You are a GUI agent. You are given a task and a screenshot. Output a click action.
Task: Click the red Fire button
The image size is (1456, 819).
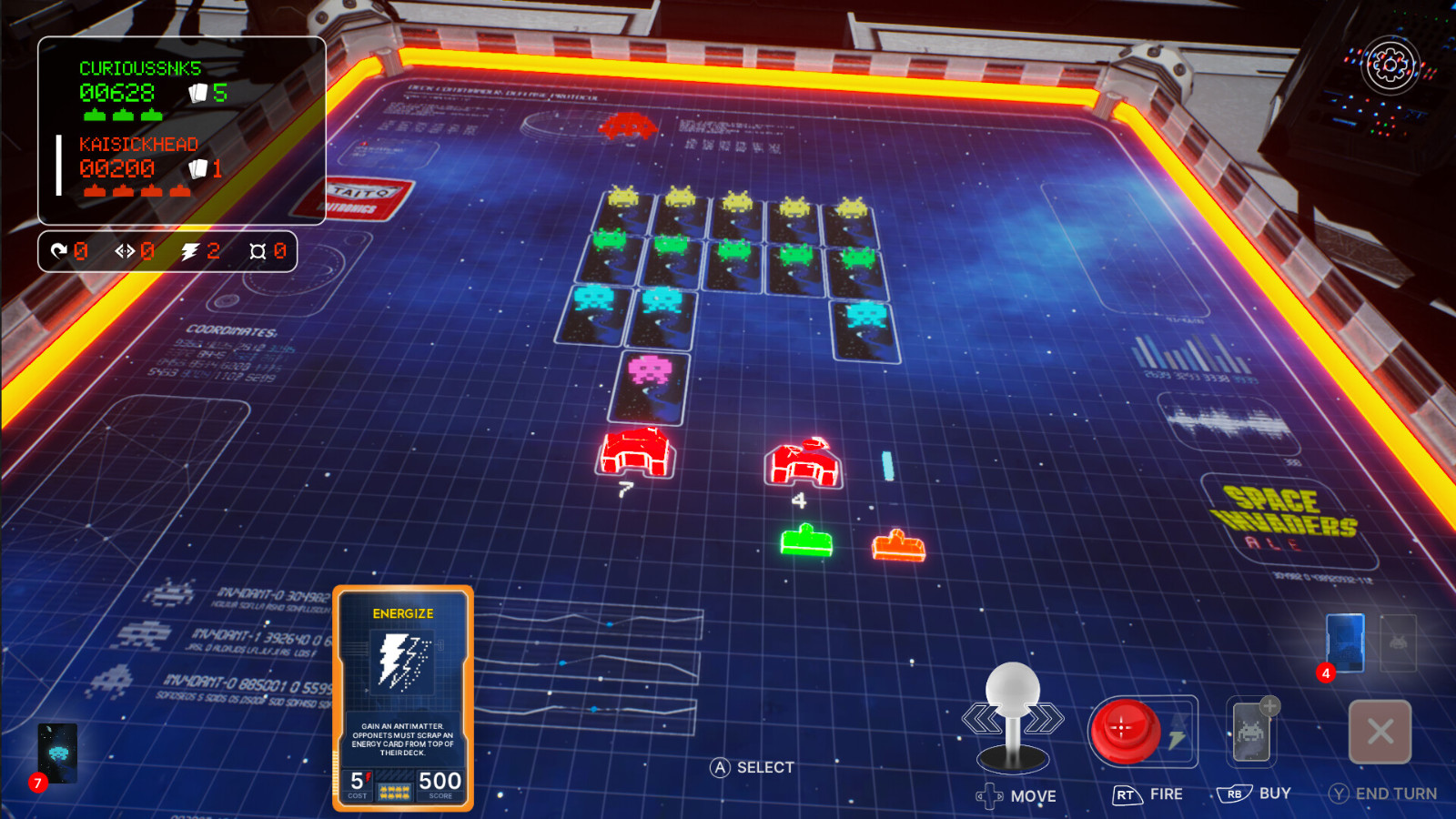[1125, 730]
